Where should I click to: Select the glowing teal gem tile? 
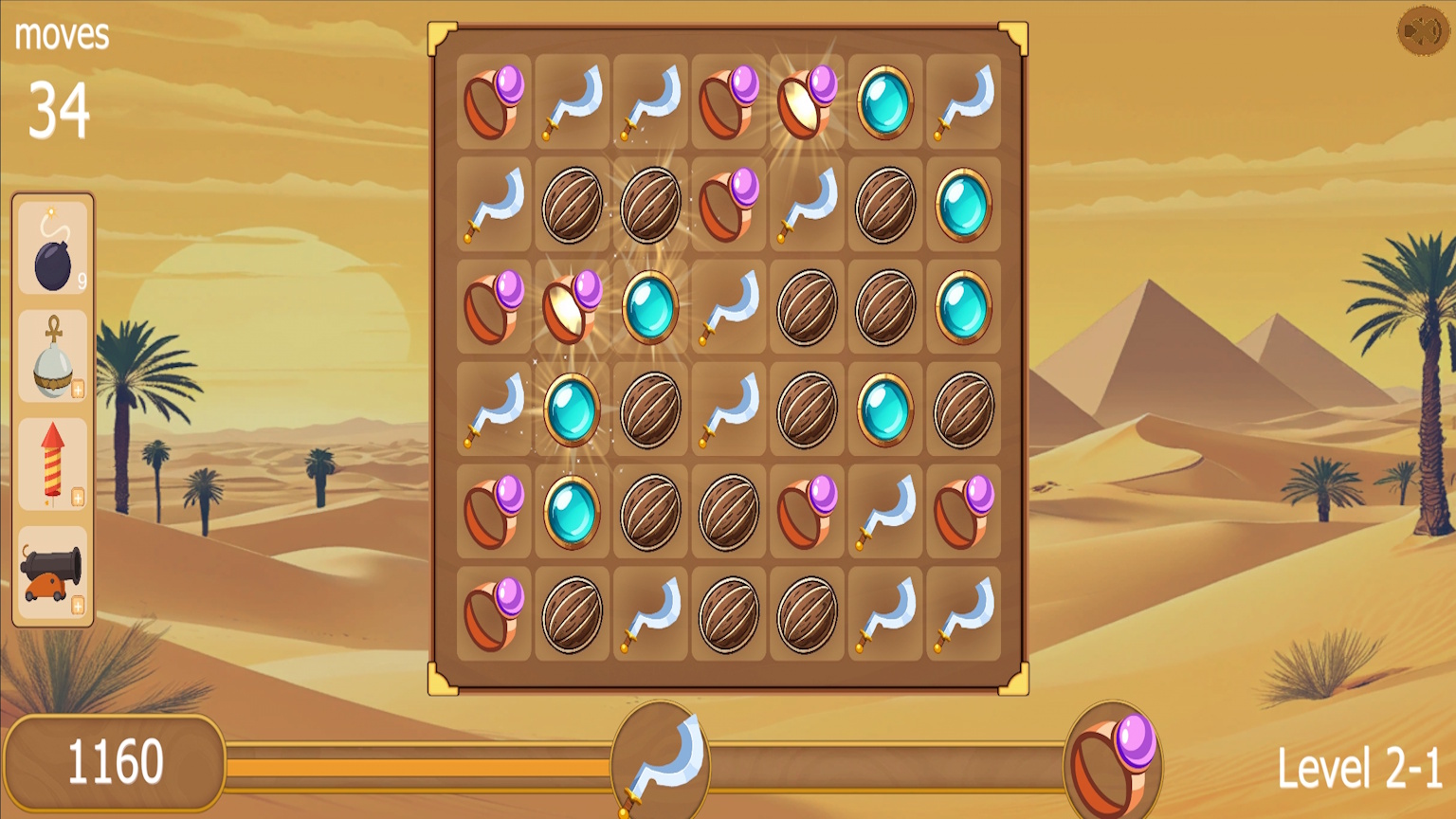[571, 409]
